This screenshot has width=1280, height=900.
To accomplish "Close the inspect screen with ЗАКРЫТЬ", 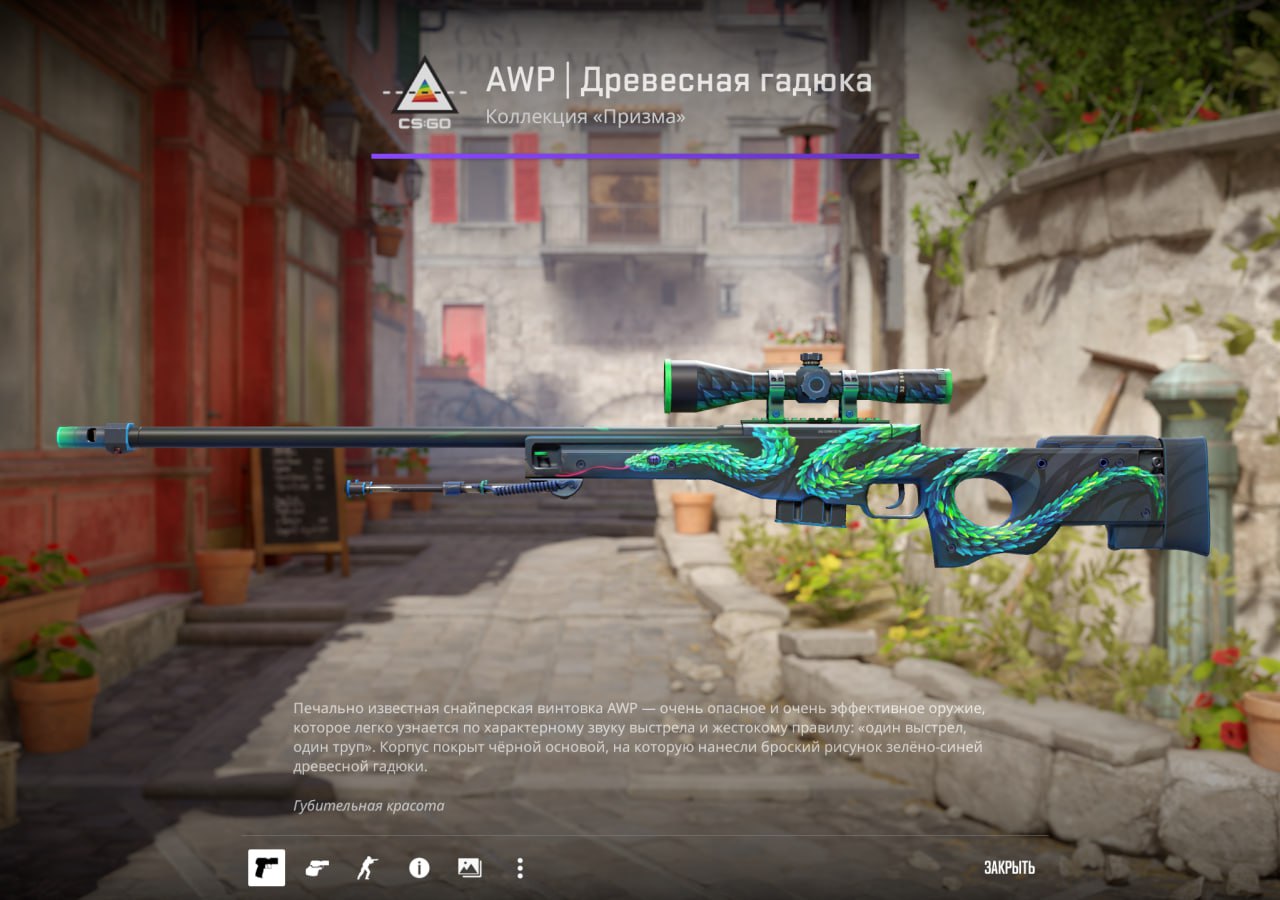I will click(1008, 868).
